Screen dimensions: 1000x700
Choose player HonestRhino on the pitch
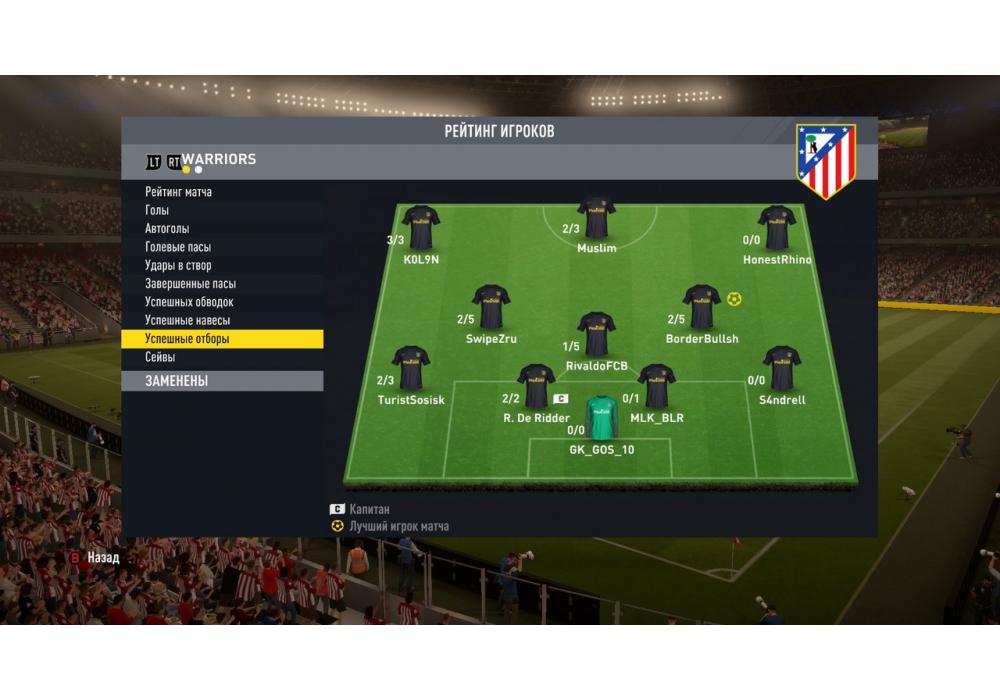(x=777, y=228)
